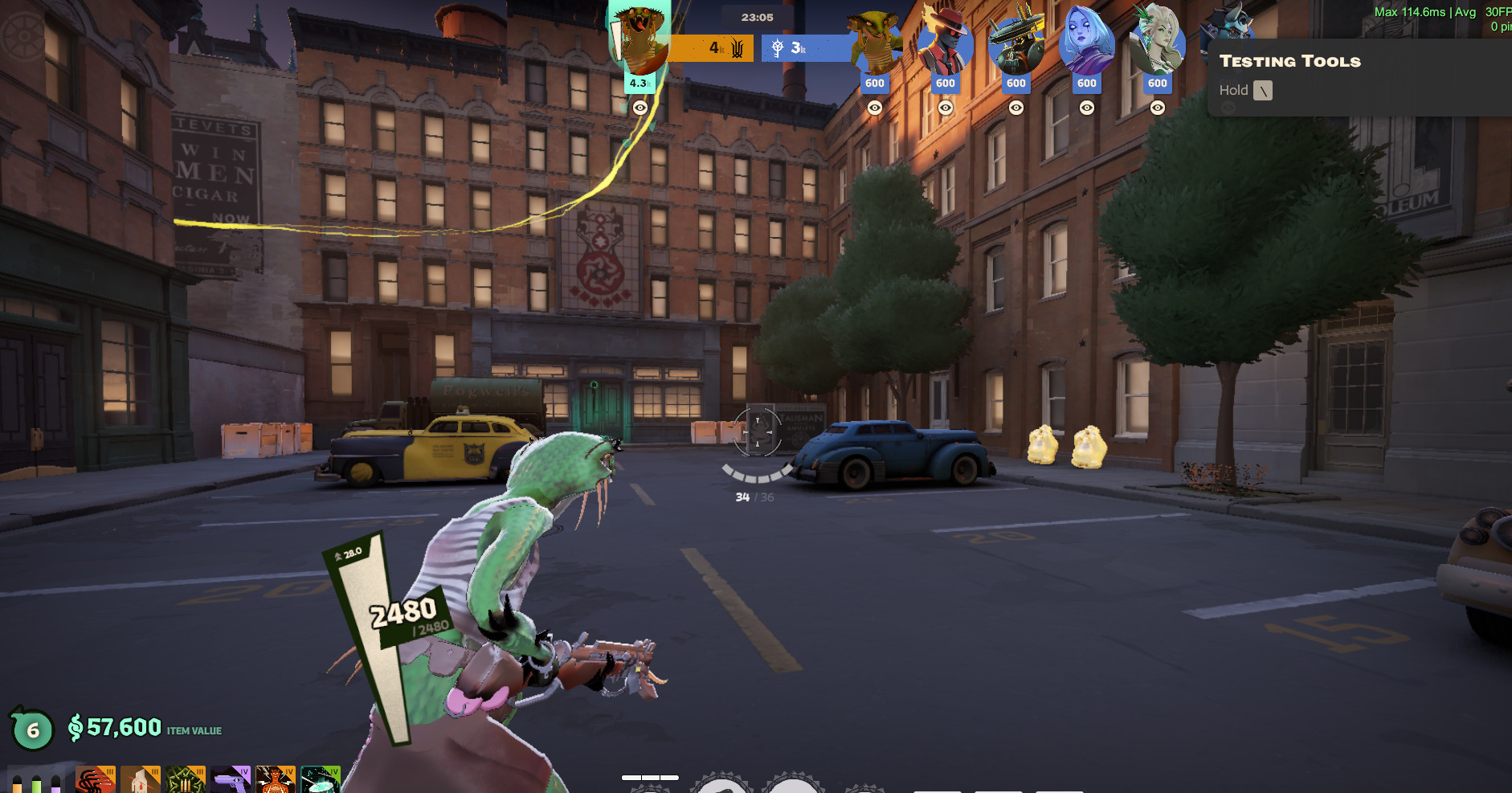Screen dimensions: 1512x793
Task: Choose the pale hand item slot
Action: [141, 781]
